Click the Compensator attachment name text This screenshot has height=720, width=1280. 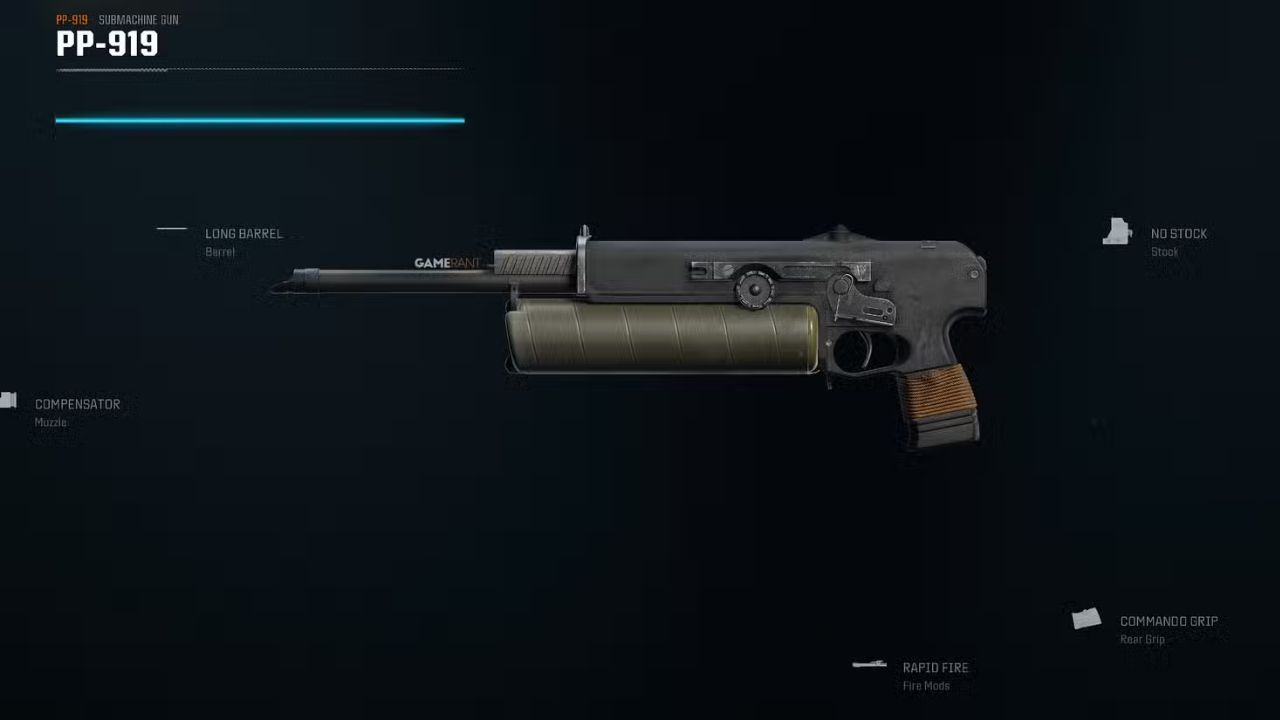77,404
